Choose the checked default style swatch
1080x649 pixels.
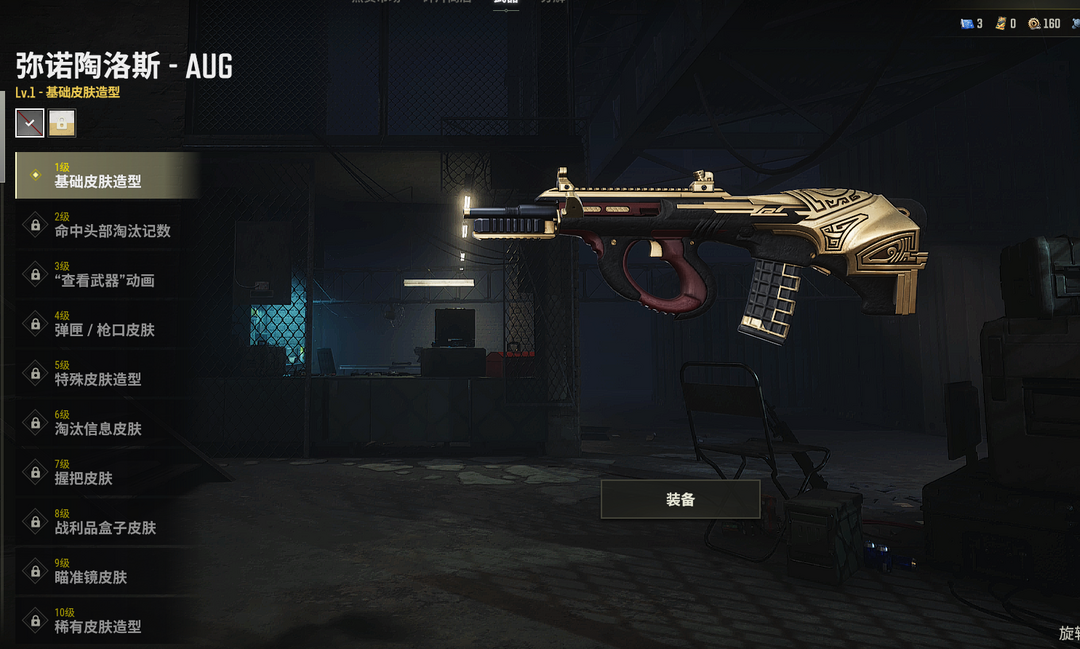click(30, 123)
